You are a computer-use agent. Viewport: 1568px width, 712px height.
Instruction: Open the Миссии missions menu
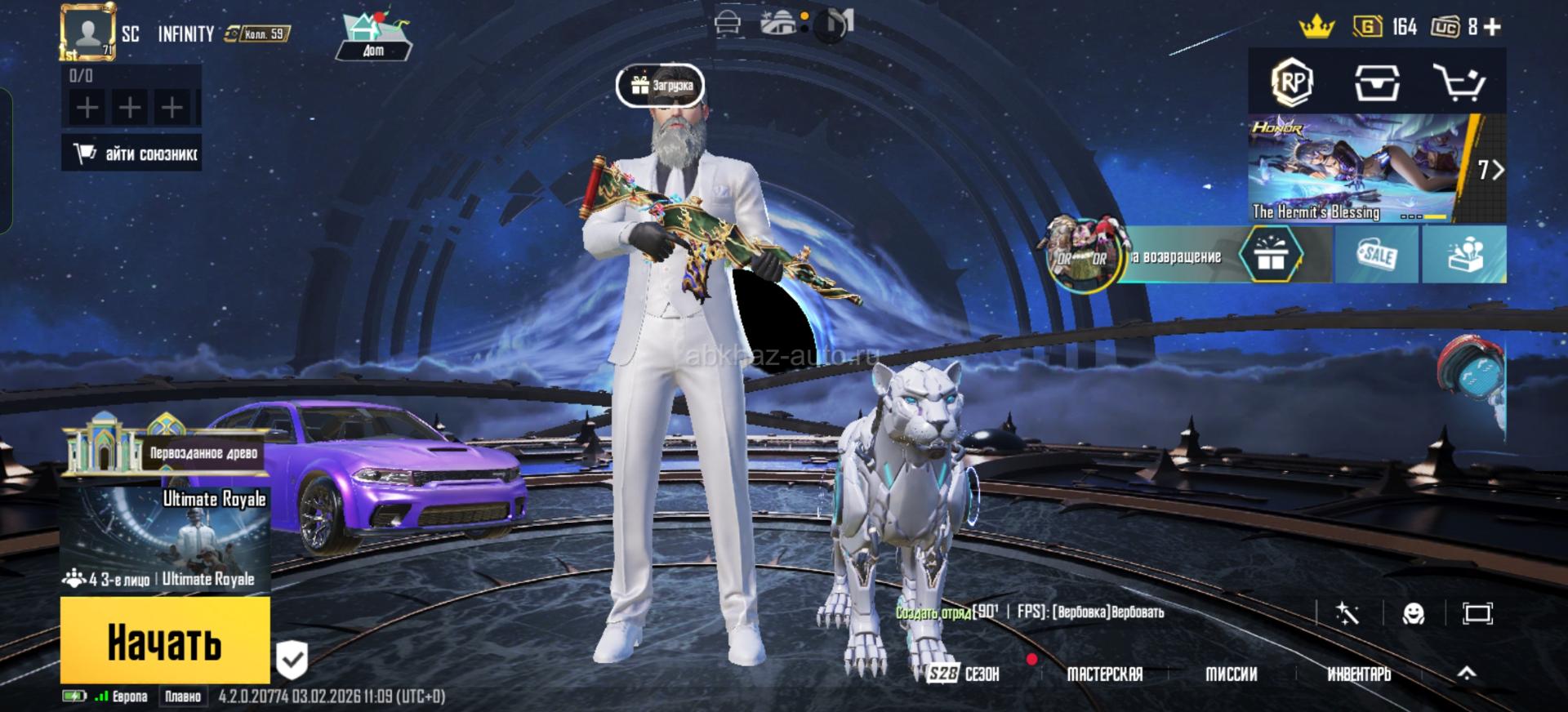[1231, 674]
